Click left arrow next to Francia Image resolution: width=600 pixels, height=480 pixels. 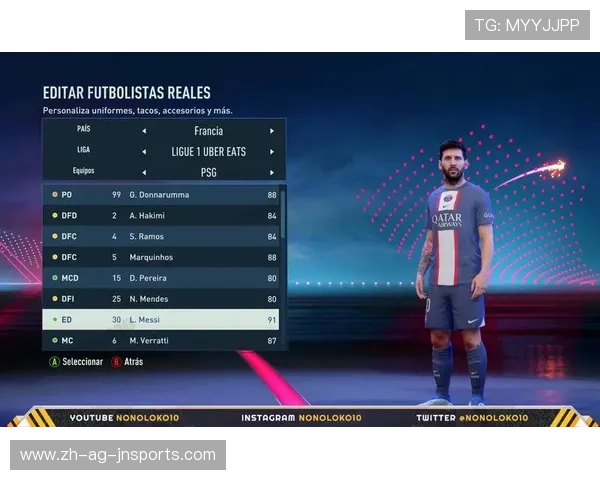click(143, 131)
